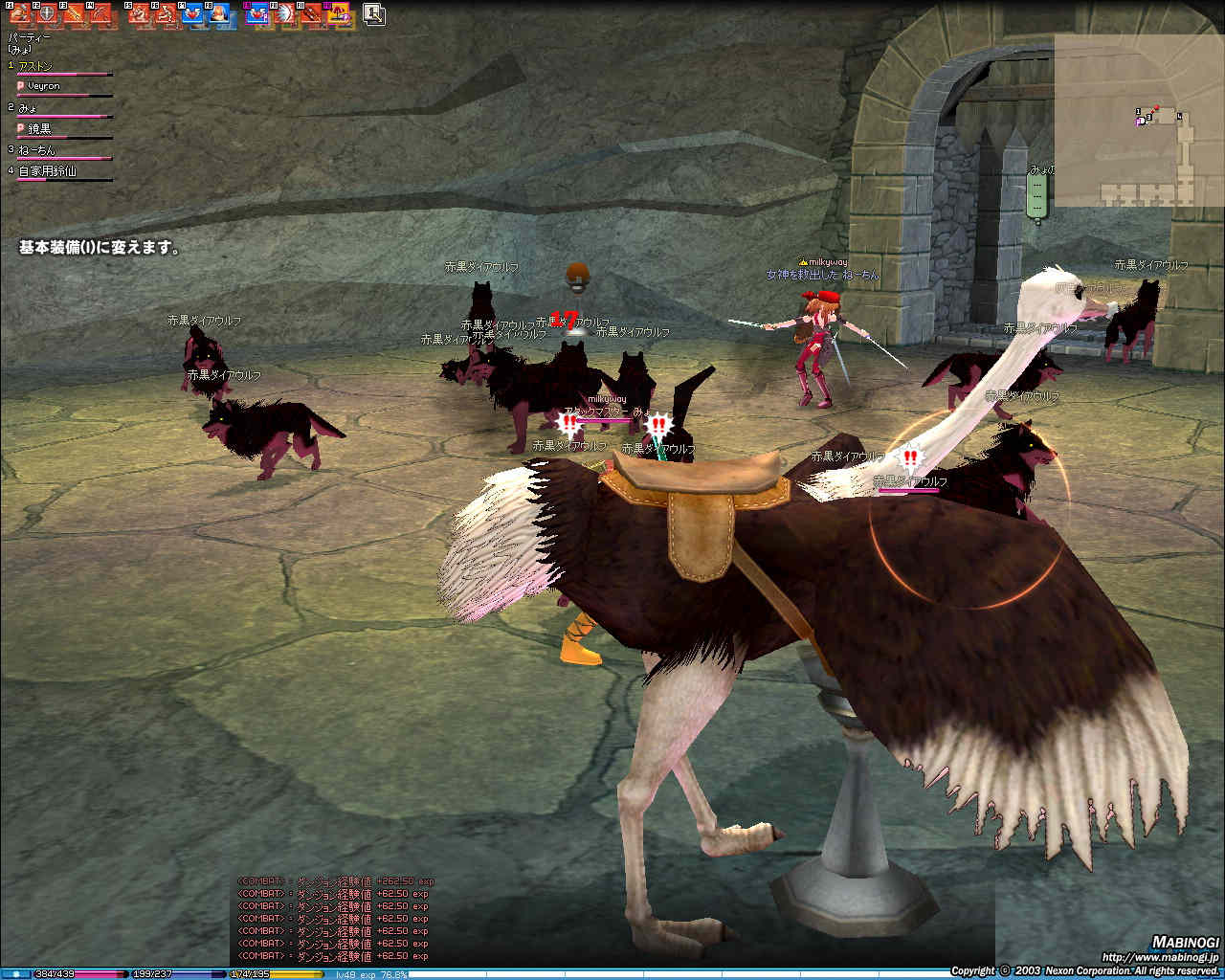Trigger the spiky white burst skill

(284, 14)
